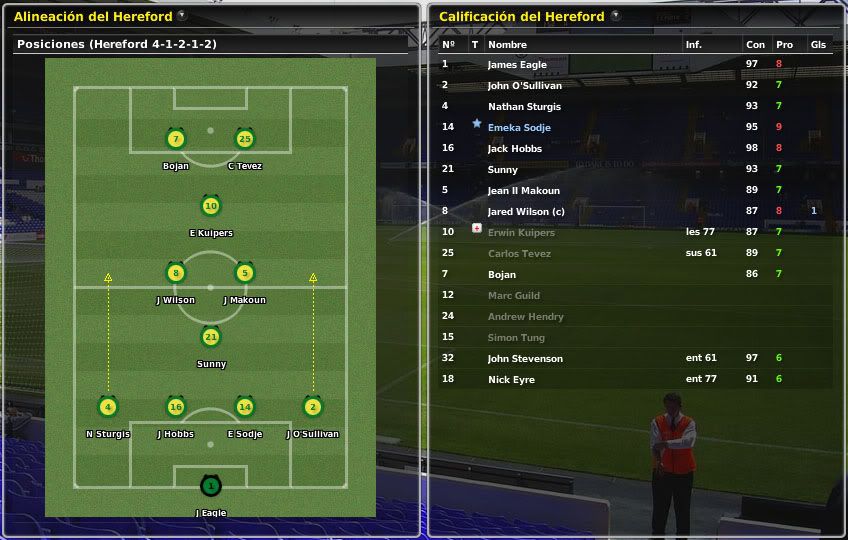Image resolution: width=848 pixels, height=540 pixels.
Task: Select left back N Sturgis on pitch
Action: coord(108,407)
